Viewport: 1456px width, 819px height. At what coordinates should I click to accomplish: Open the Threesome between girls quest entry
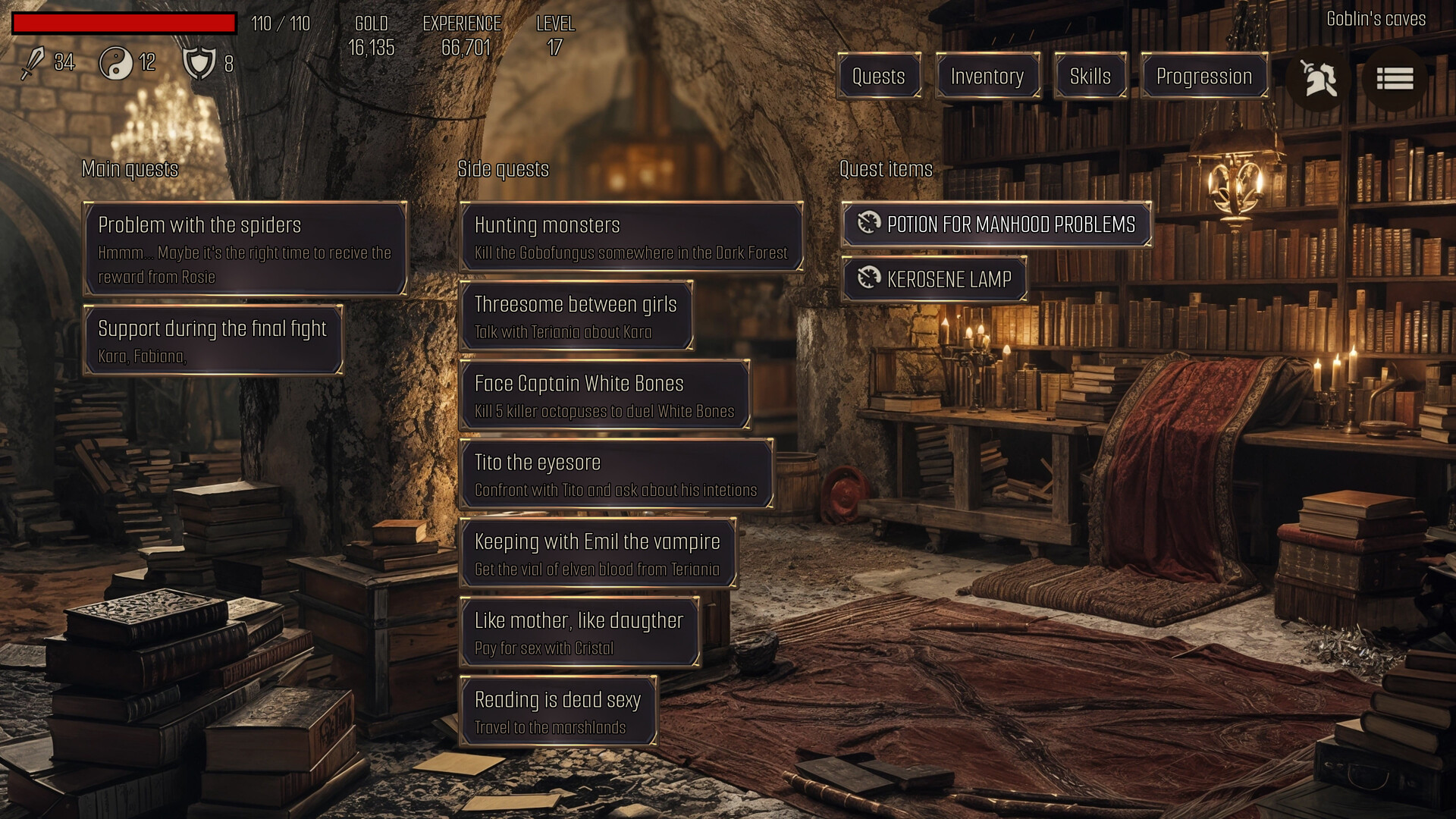[x=576, y=316]
